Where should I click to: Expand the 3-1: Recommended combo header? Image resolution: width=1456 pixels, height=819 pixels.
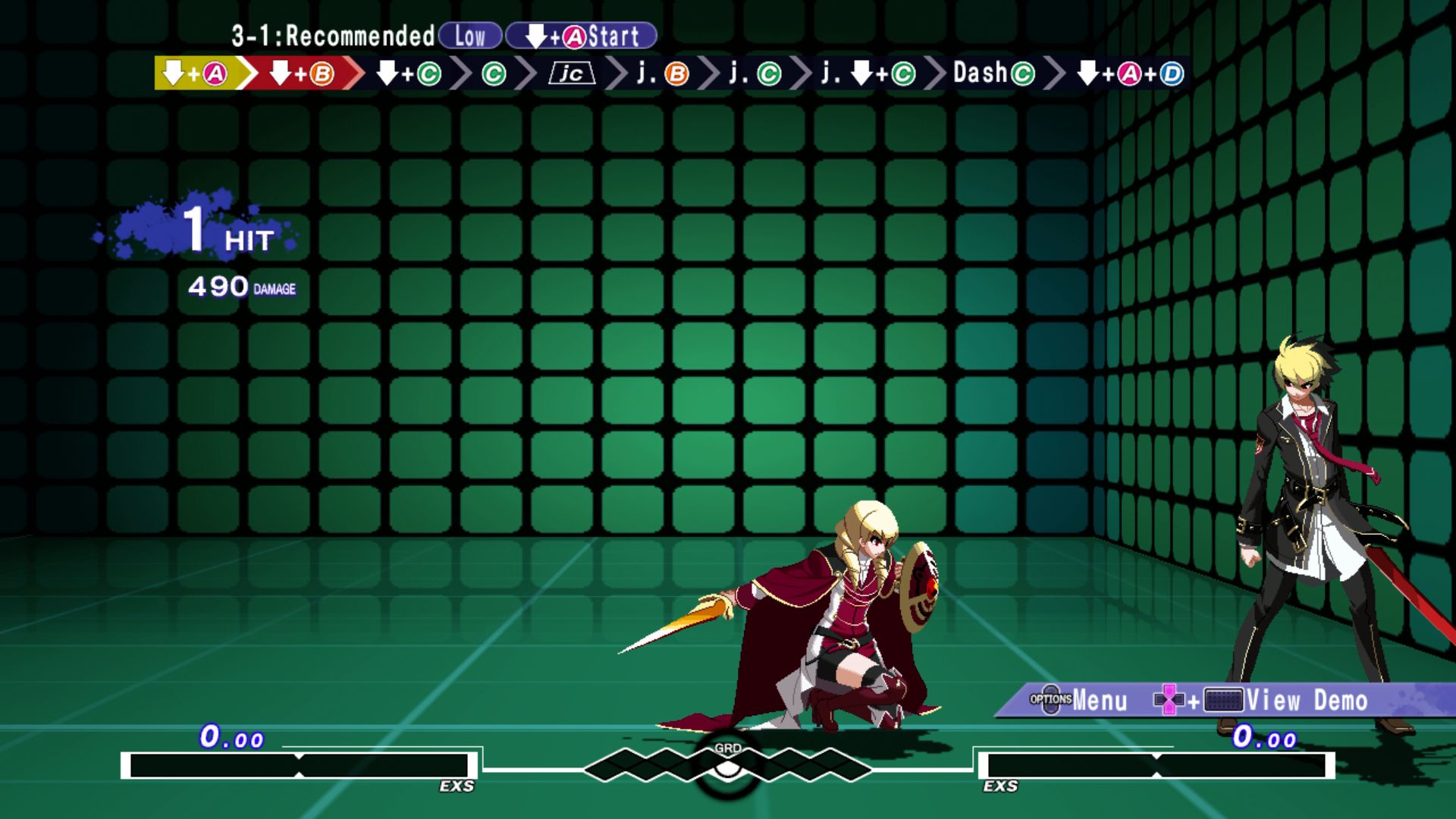point(330,35)
